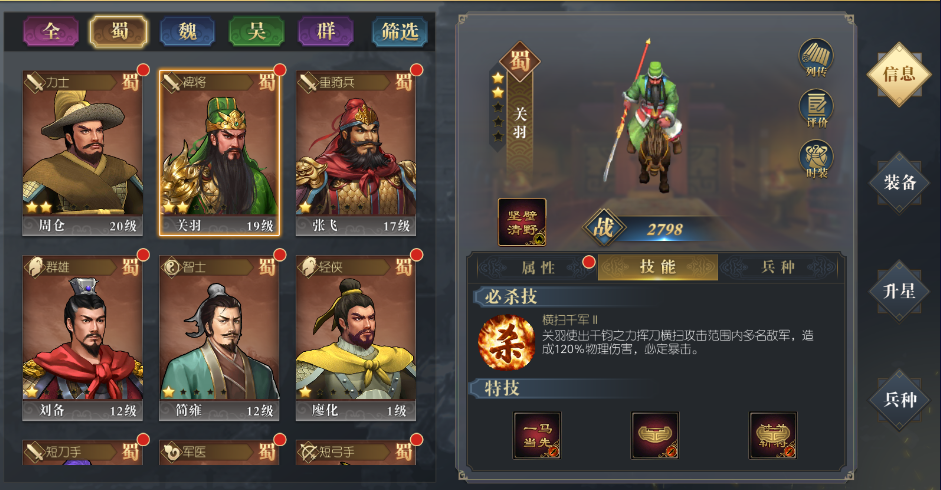This screenshot has width=941, height=490.
Task: Switch to the 兵种 tab in detail panel
Action: (x=777, y=267)
